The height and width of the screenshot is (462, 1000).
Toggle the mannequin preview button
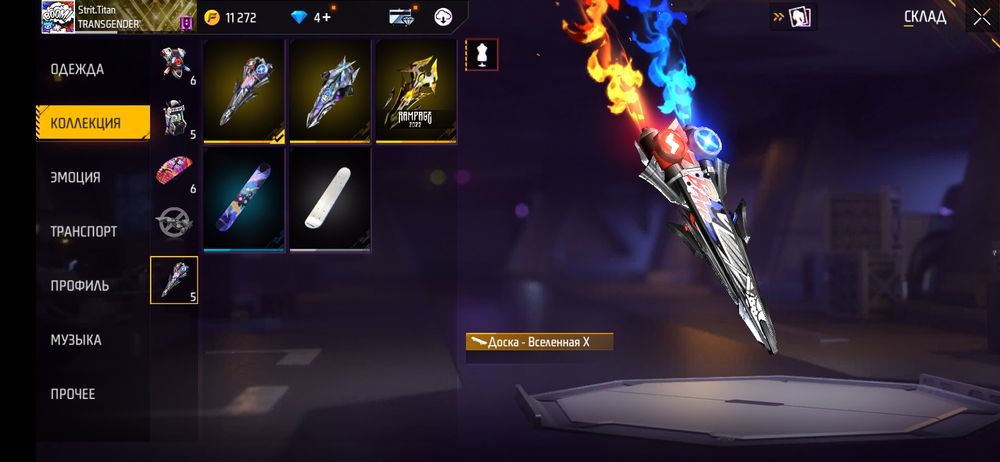[481, 55]
